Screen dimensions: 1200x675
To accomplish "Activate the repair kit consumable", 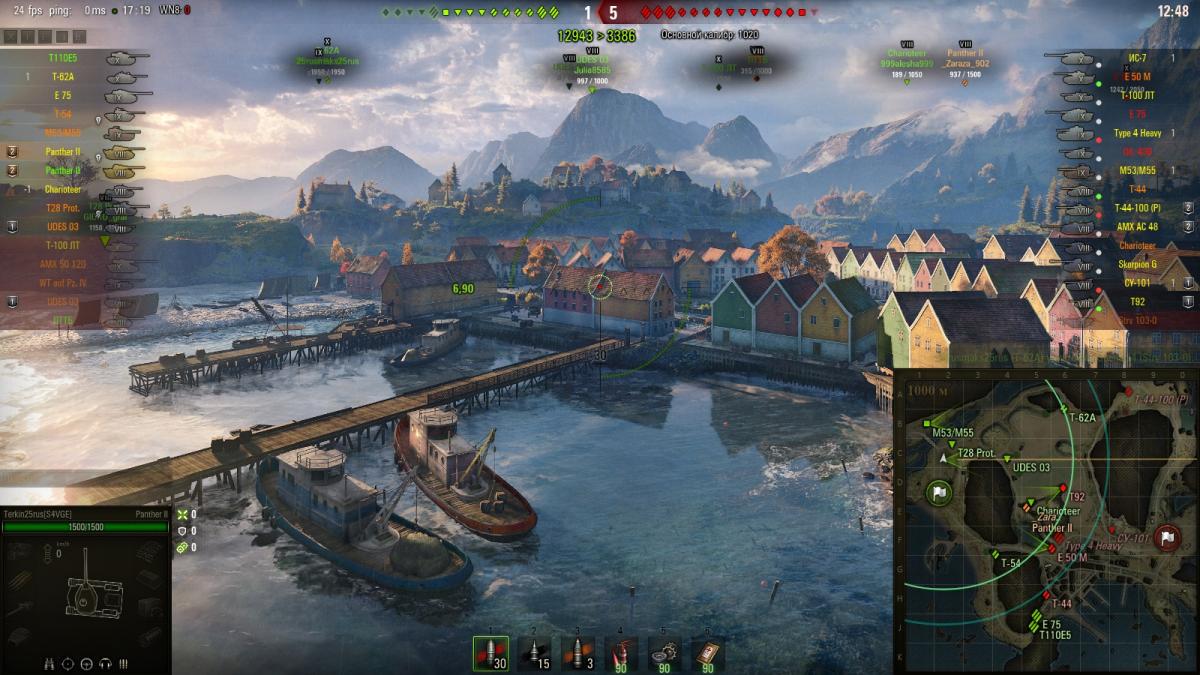I will 664,653.
